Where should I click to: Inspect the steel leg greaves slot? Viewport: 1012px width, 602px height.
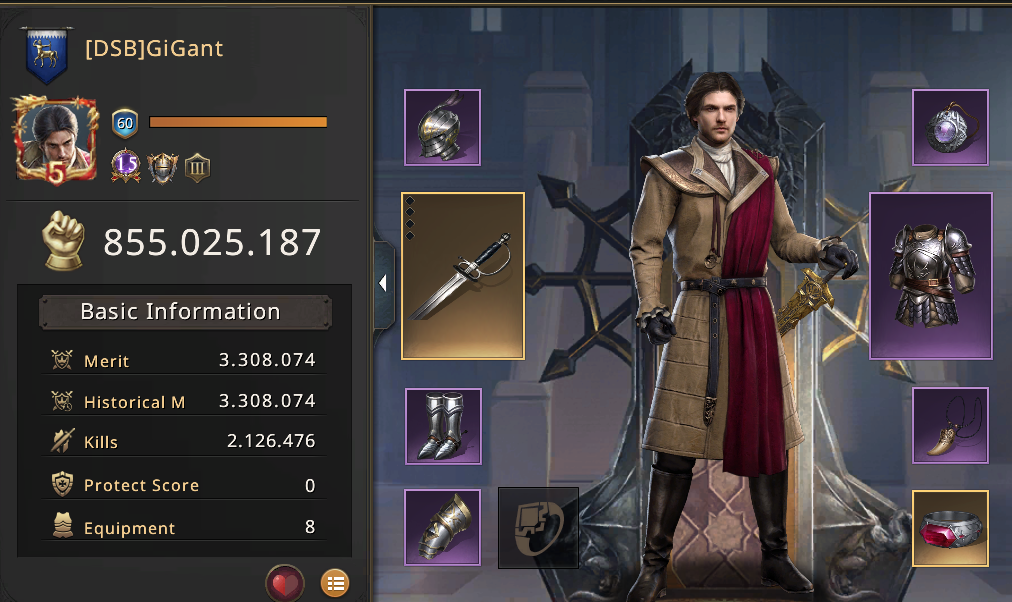coord(443,426)
